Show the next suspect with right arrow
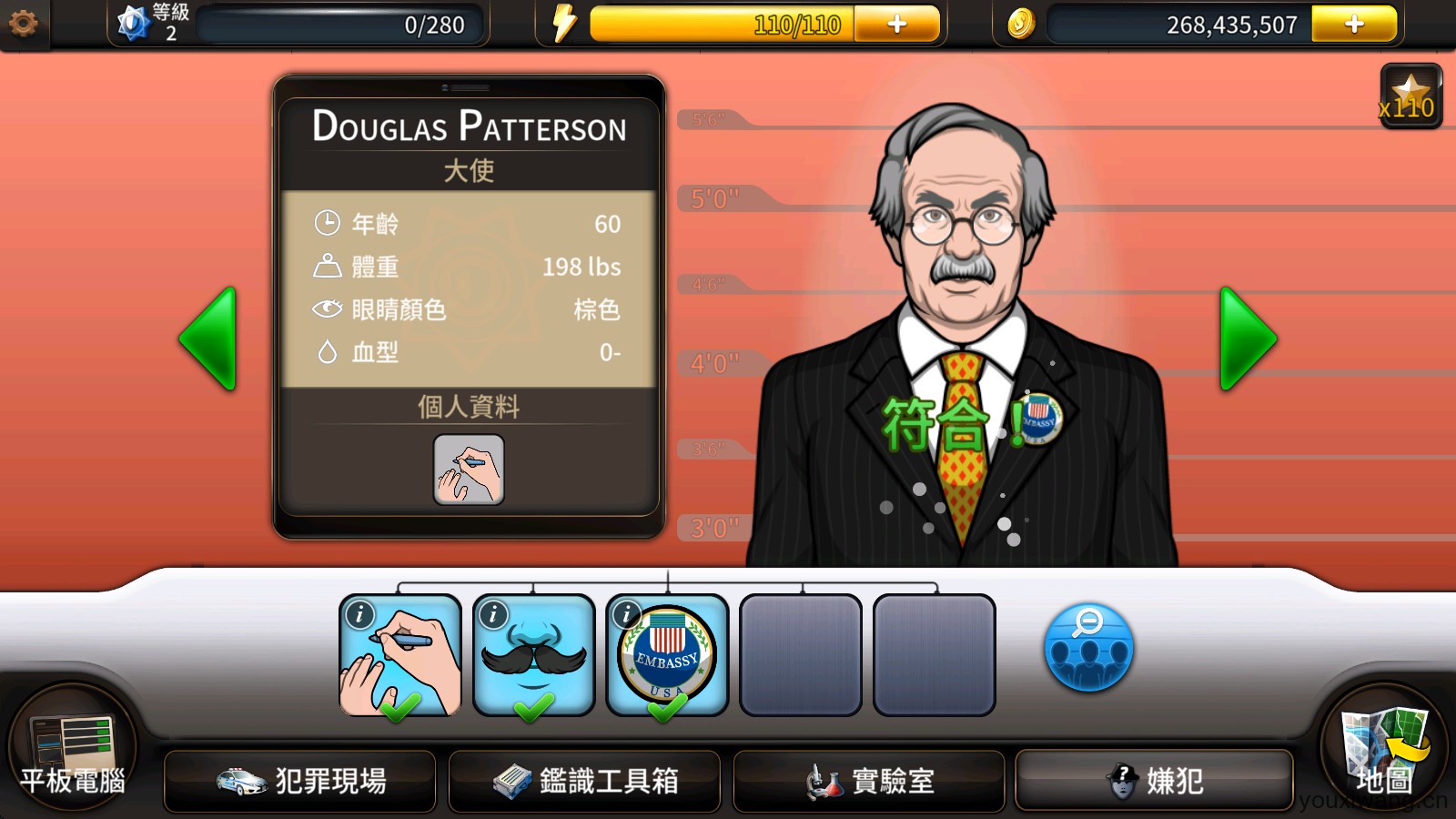The width and height of the screenshot is (1456, 819). click(x=1248, y=339)
